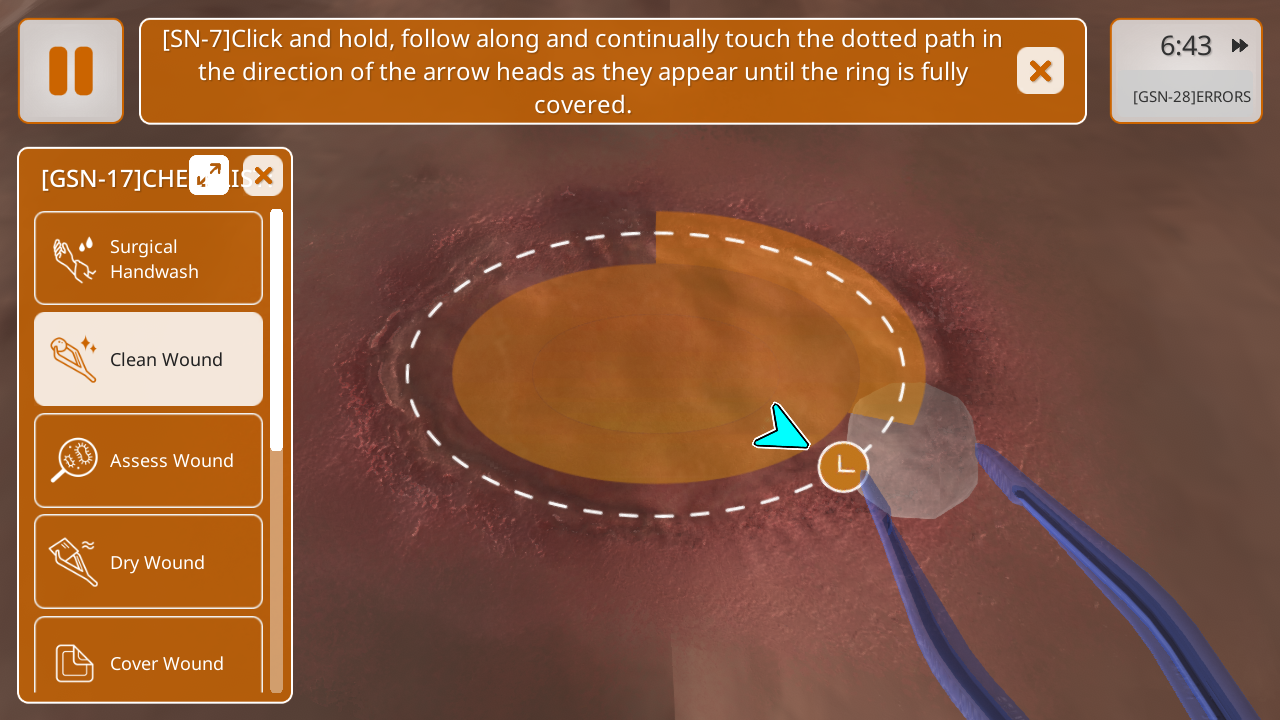
Task: Fast-forward the timer with the double arrow
Action: tap(1240, 46)
